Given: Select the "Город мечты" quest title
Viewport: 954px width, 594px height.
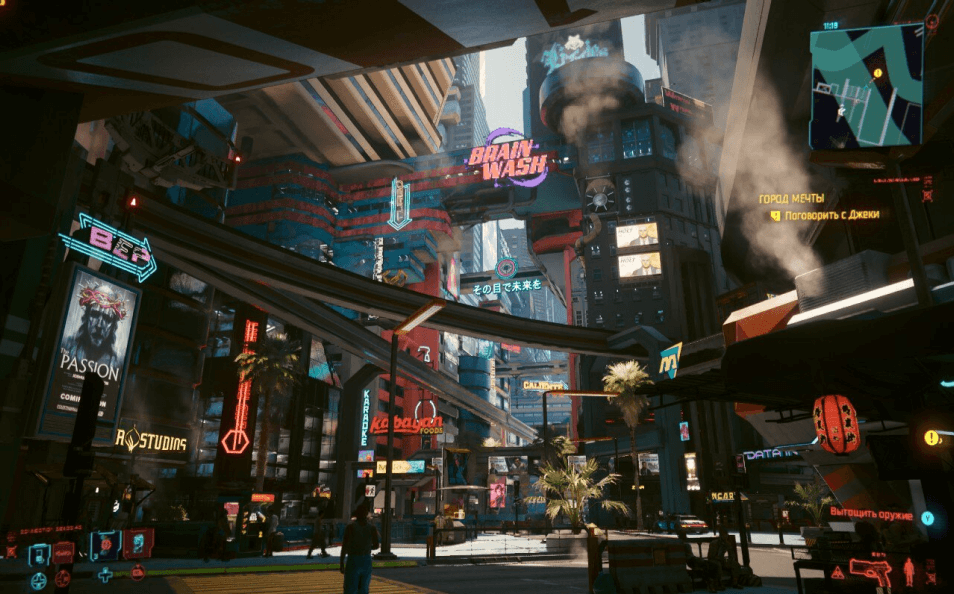Looking at the screenshot, I should tap(791, 199).
